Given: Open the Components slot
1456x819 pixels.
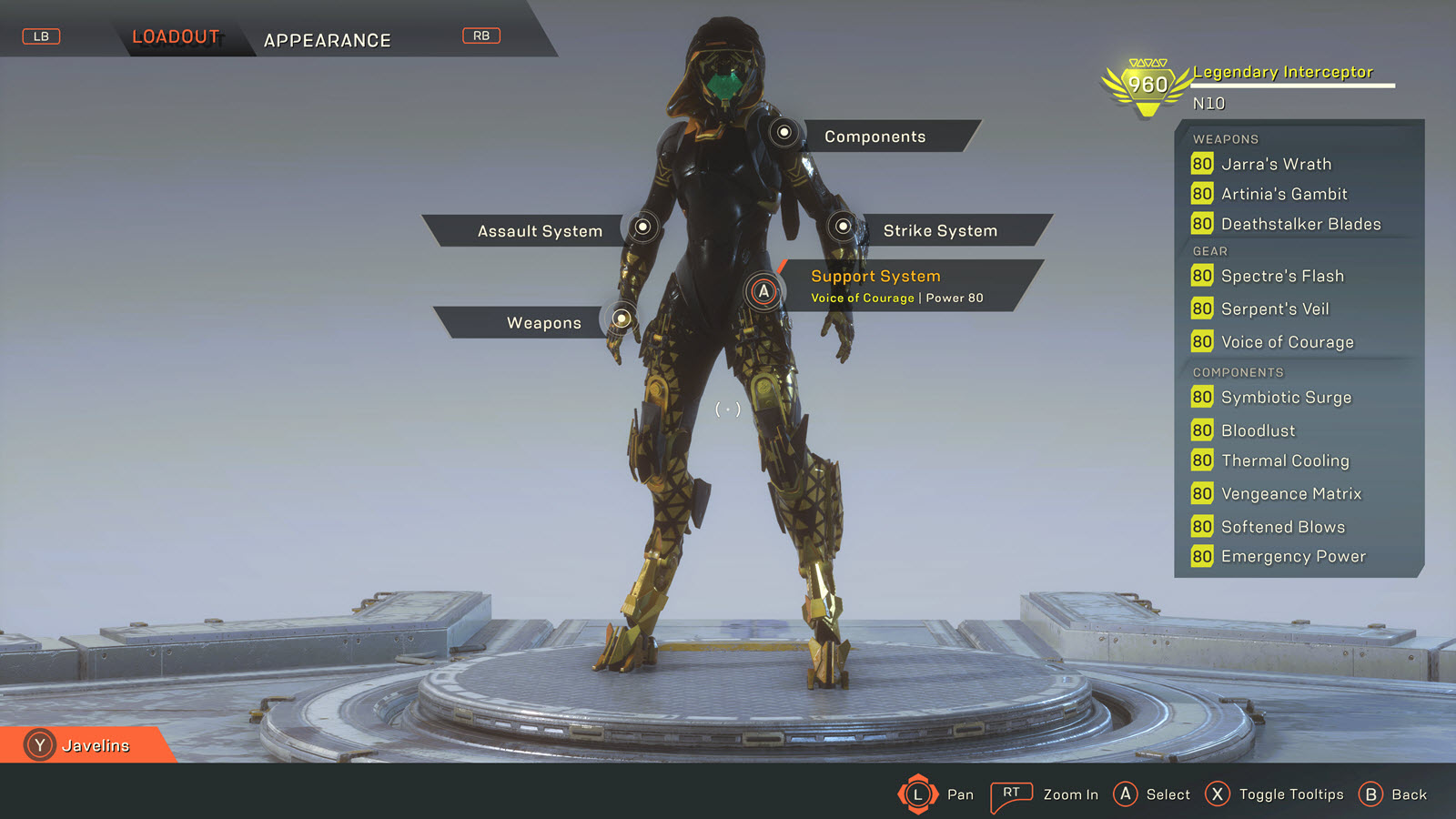Looking at the screenshot, I should pos(875,136).
